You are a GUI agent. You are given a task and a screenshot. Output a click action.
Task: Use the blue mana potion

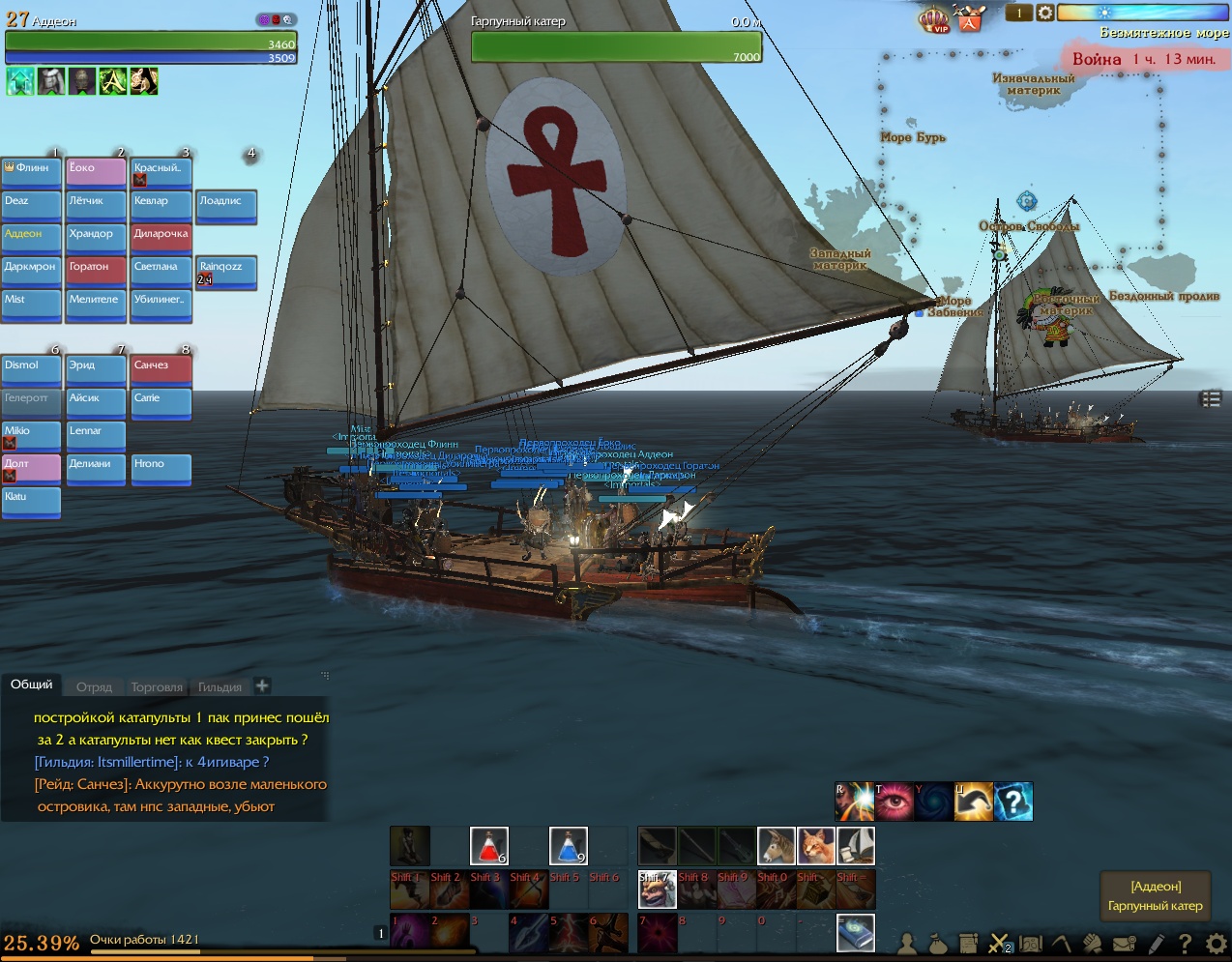pyautogui.click(x=568, y=846)
